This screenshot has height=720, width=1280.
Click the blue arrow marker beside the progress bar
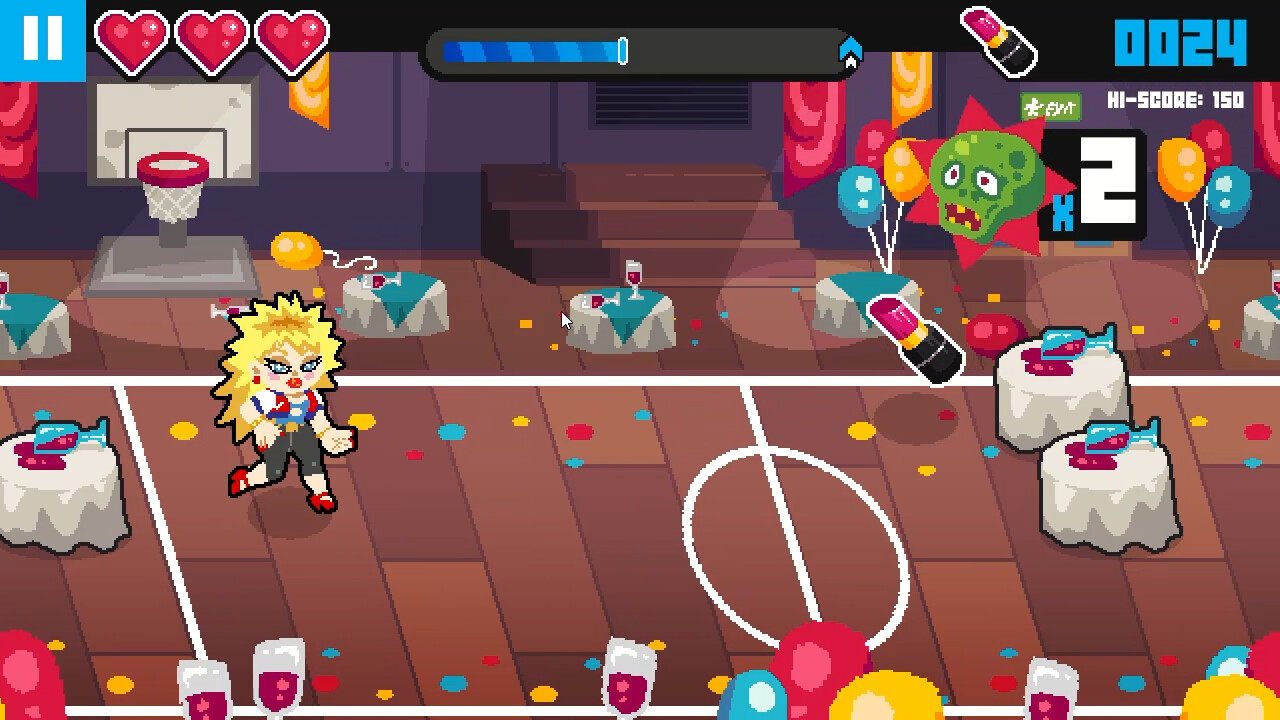[x=849, y=48]
